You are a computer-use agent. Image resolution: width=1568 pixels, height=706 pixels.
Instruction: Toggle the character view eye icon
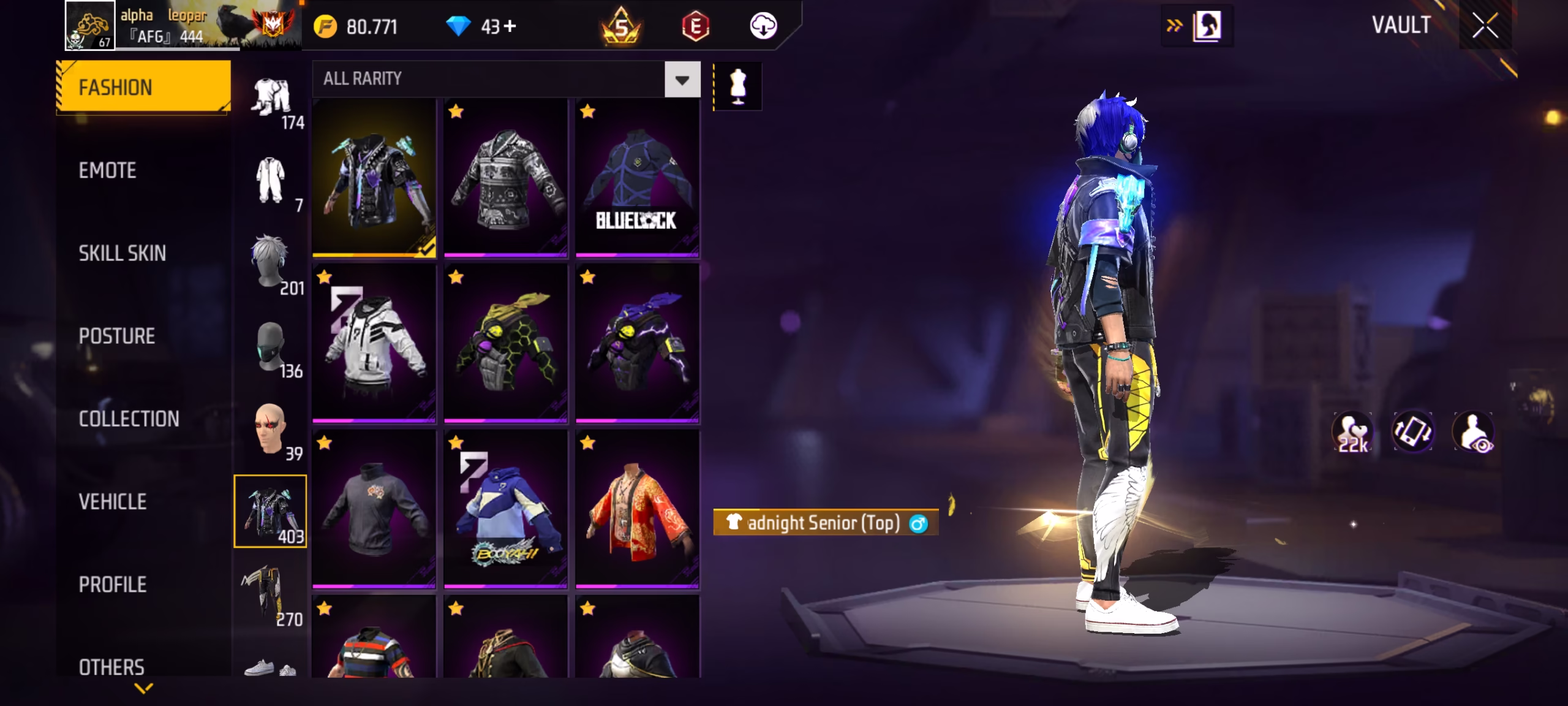pos(1474,432)
